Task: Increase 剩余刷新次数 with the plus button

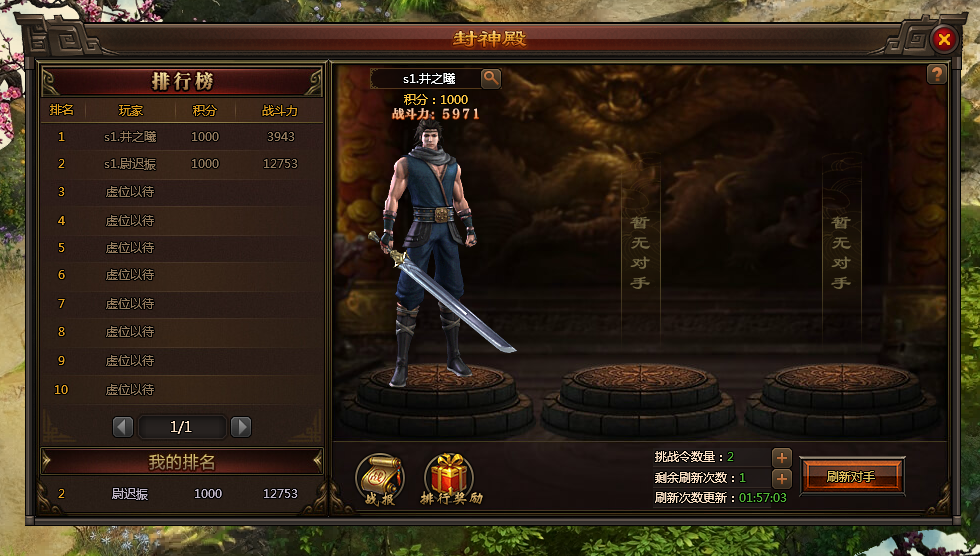Action: 782,478
